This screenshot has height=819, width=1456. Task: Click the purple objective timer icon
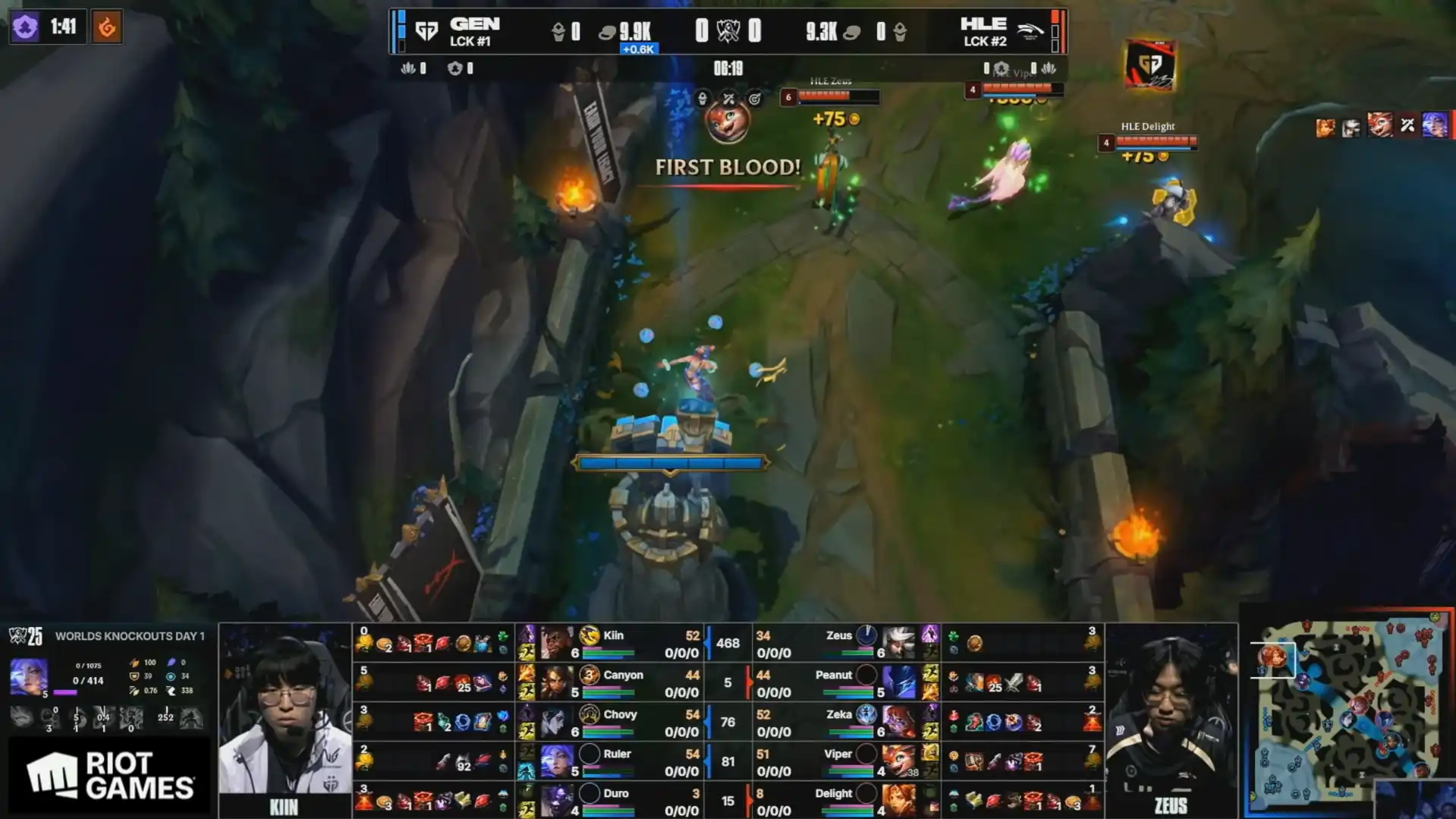(25, 27)
